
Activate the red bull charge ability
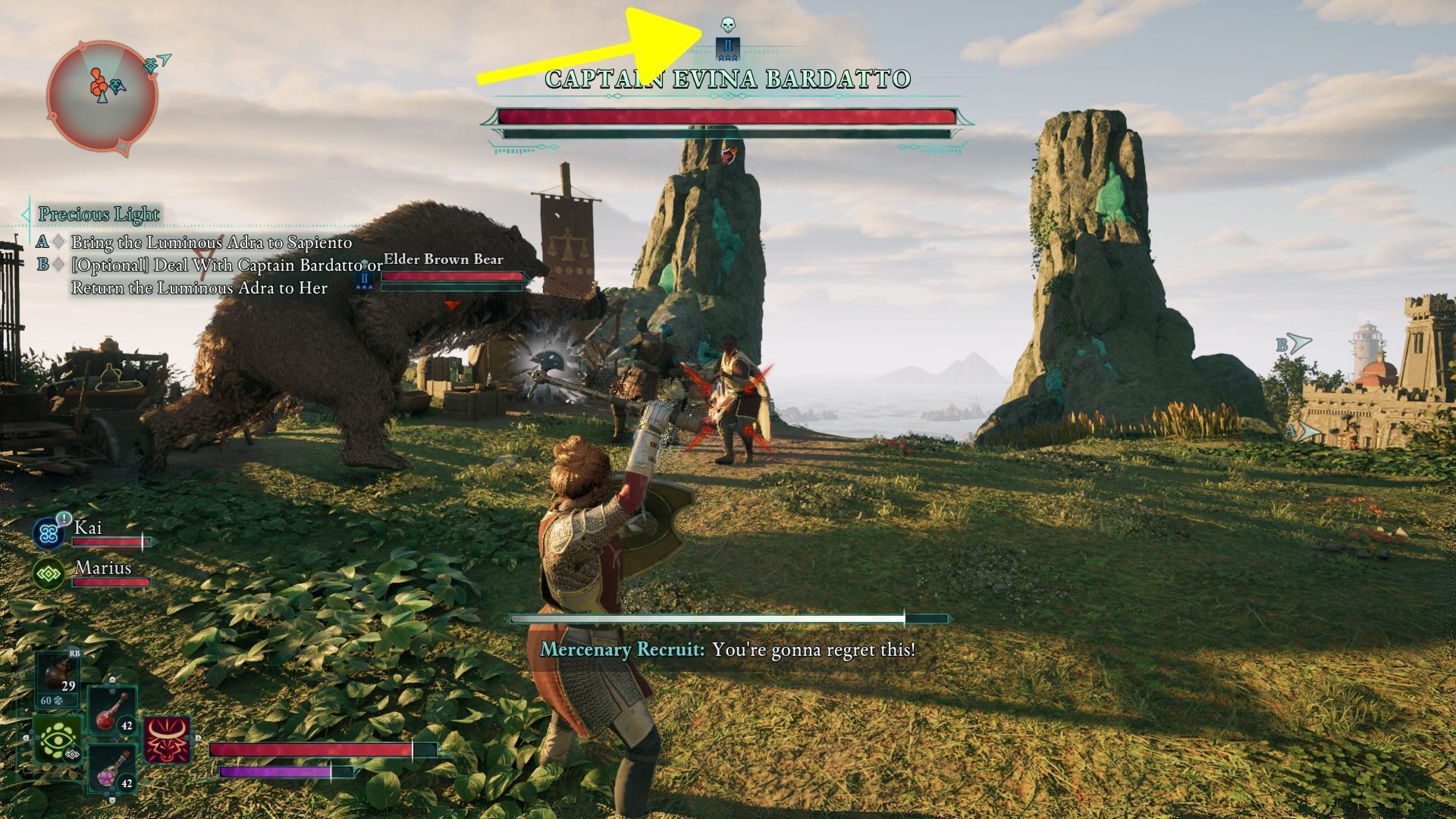pyautogui.click(x=167, y=739)
